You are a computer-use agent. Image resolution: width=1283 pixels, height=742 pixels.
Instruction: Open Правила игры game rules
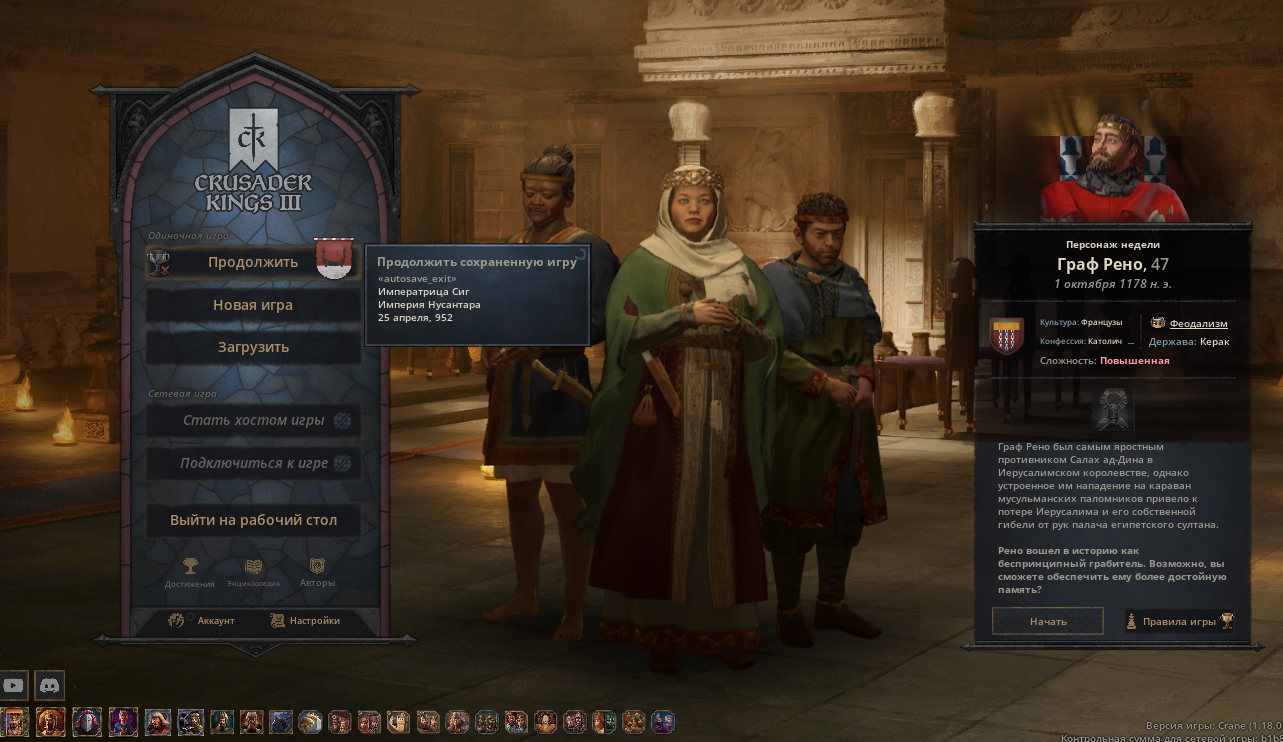pyautogui.click(x=1179, y=621)
